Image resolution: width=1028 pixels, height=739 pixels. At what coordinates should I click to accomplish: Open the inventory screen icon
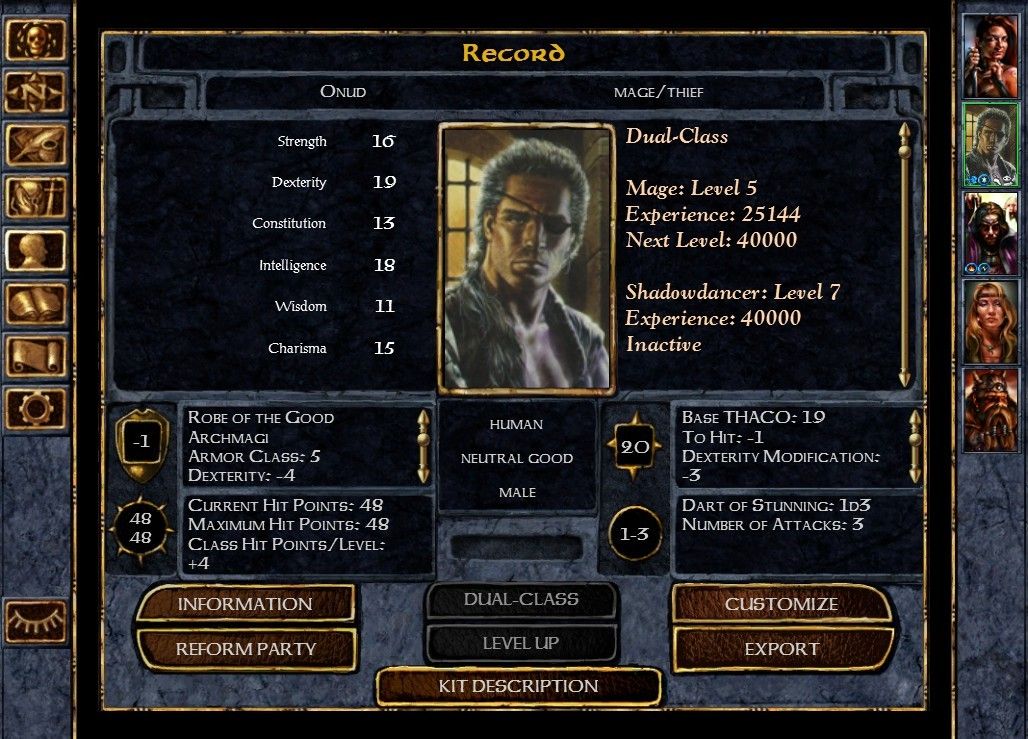point(36,197)
